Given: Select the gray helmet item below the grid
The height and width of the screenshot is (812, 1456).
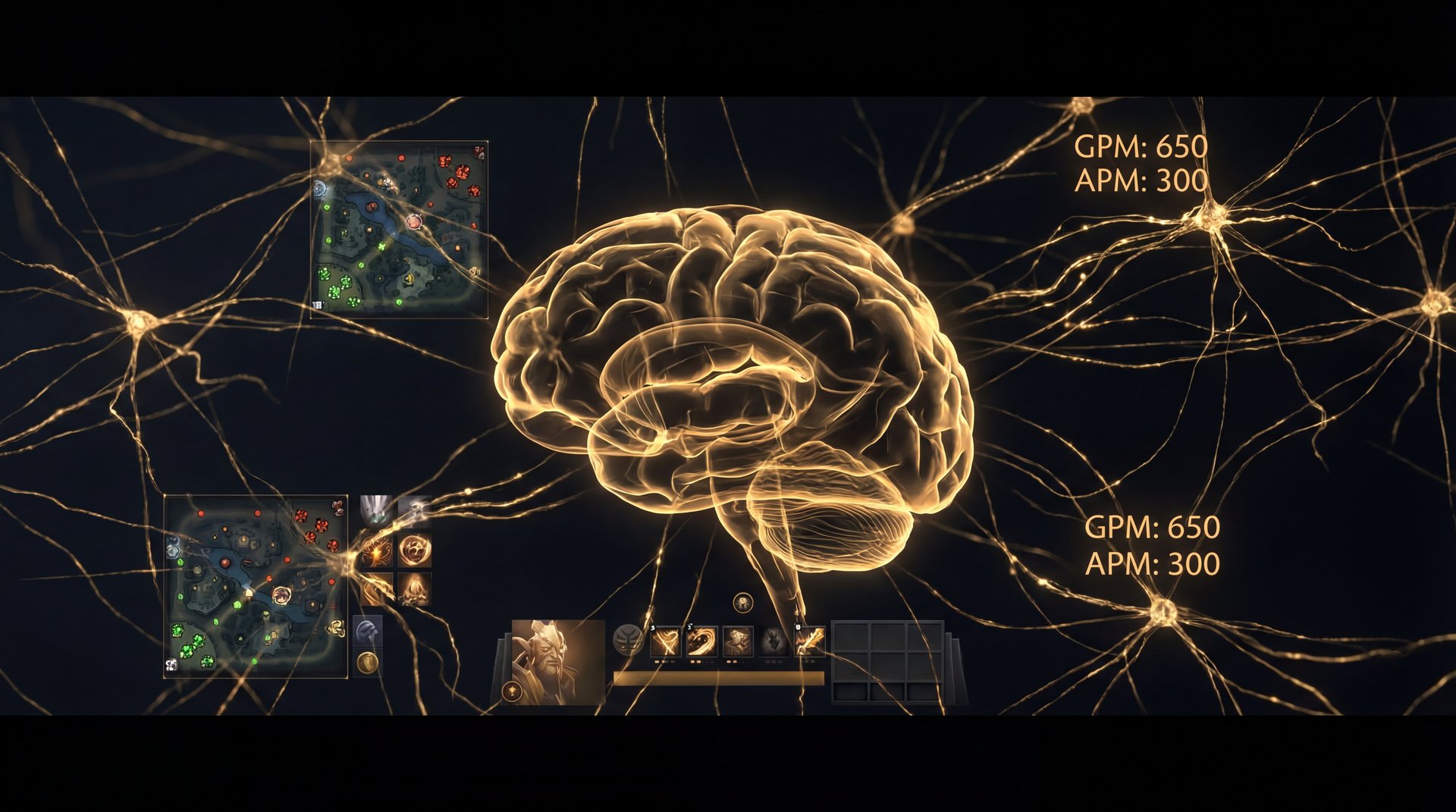Looking at the screenshot, I should (x=368, y=629).
